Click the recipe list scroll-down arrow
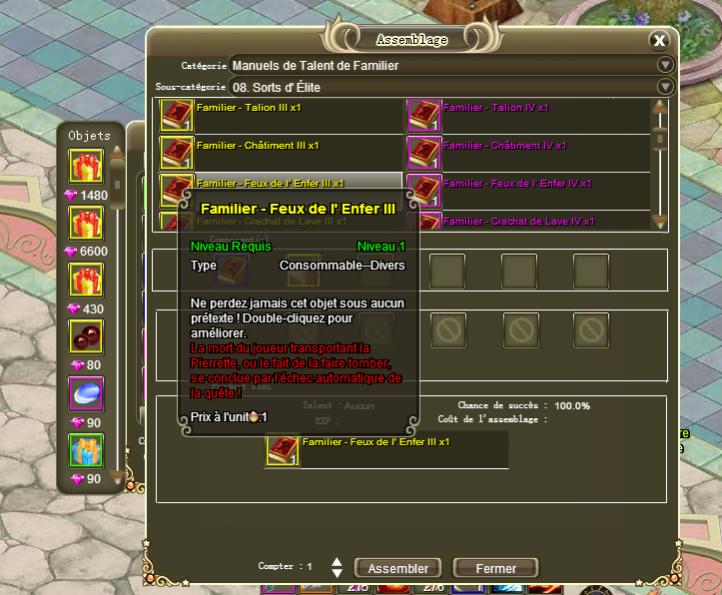Image resolution: width=722 pixels, height=595 pixels. click(659, 222)
